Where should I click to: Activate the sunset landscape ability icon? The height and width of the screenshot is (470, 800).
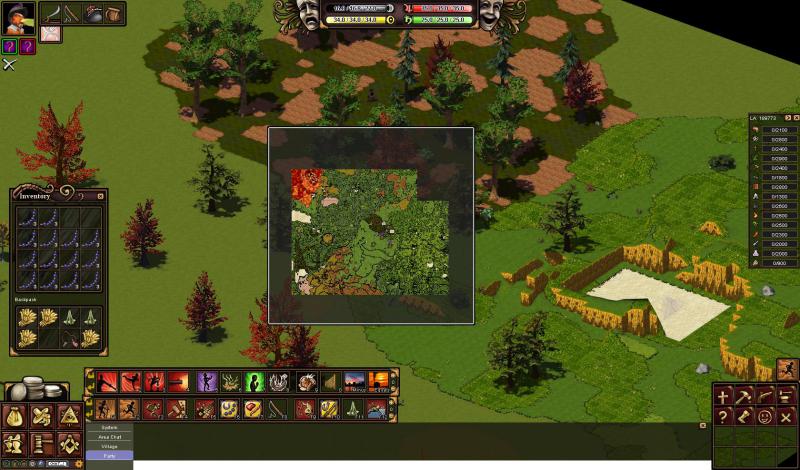pos(354,382)
